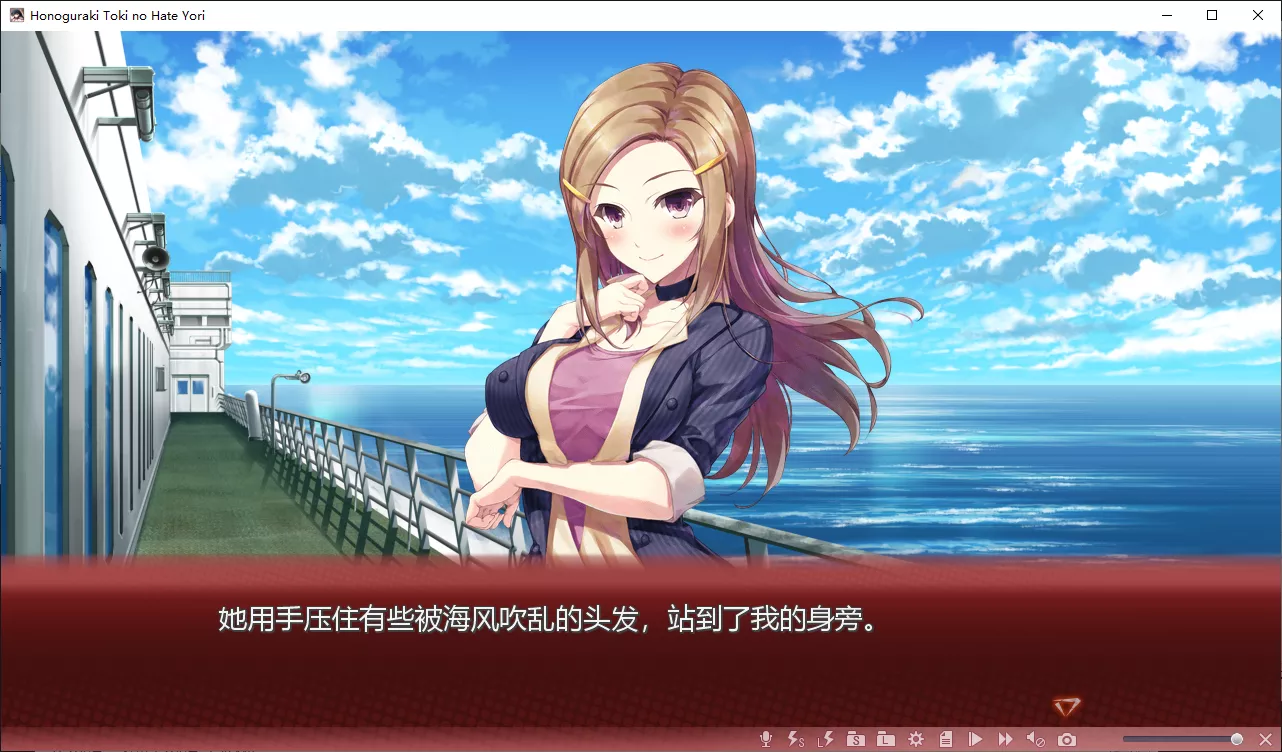1282x752 pixels.
Task: Open the message backlog document icon
Action: tap(945, 738)
